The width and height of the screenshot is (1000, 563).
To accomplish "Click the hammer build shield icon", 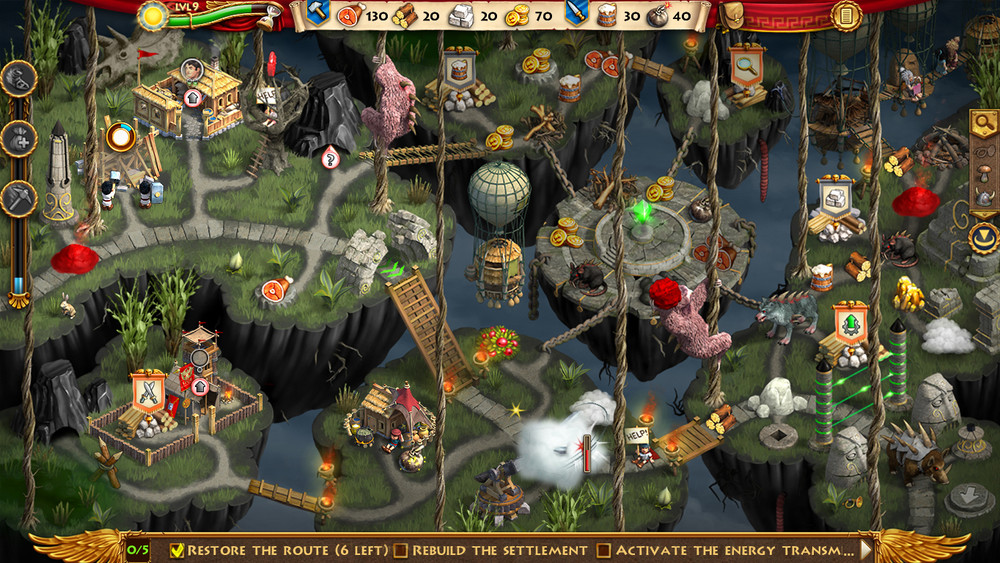I will click(318, 13).
